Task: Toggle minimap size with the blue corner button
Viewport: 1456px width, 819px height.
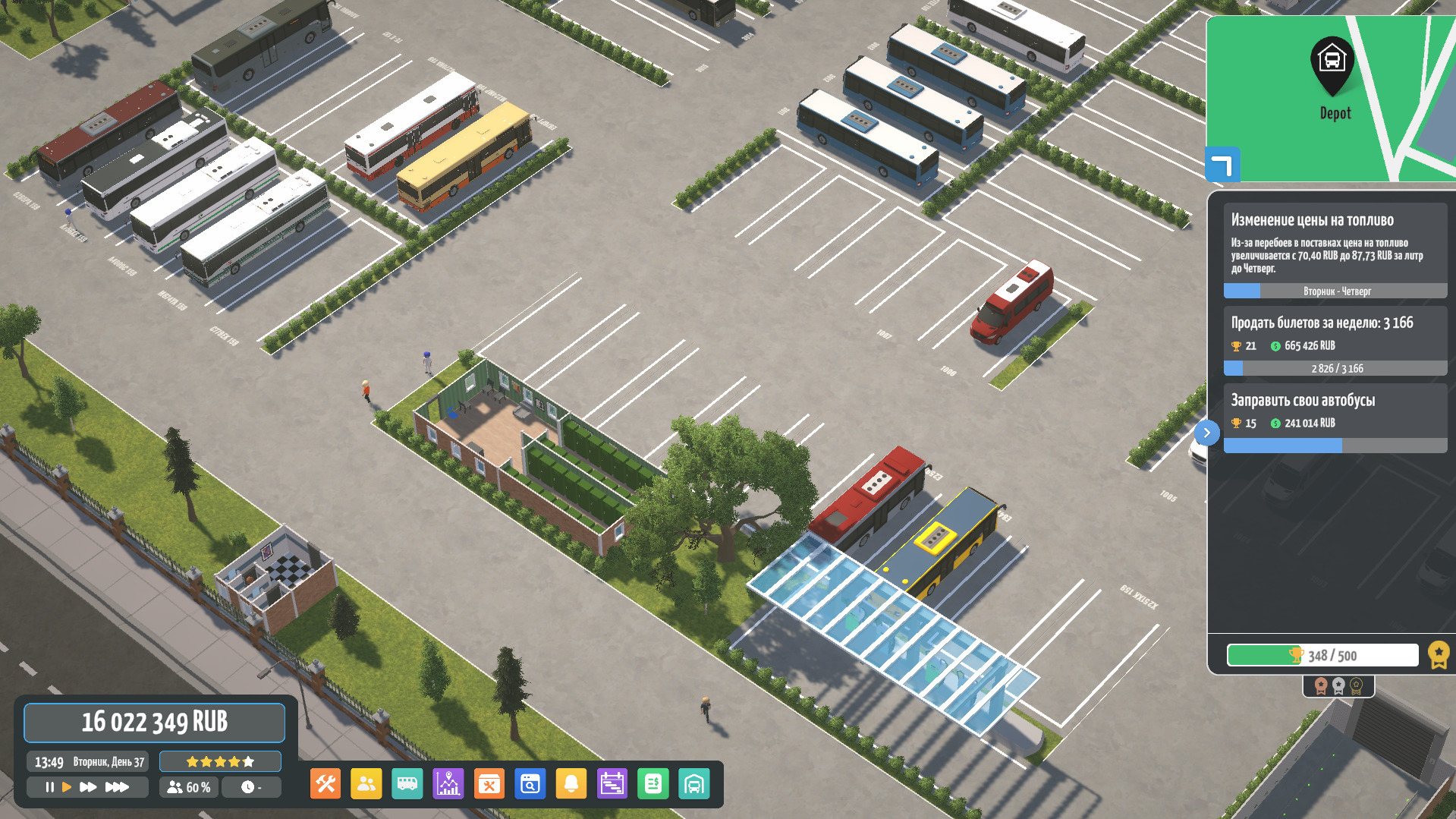Action: point(1222,165)
